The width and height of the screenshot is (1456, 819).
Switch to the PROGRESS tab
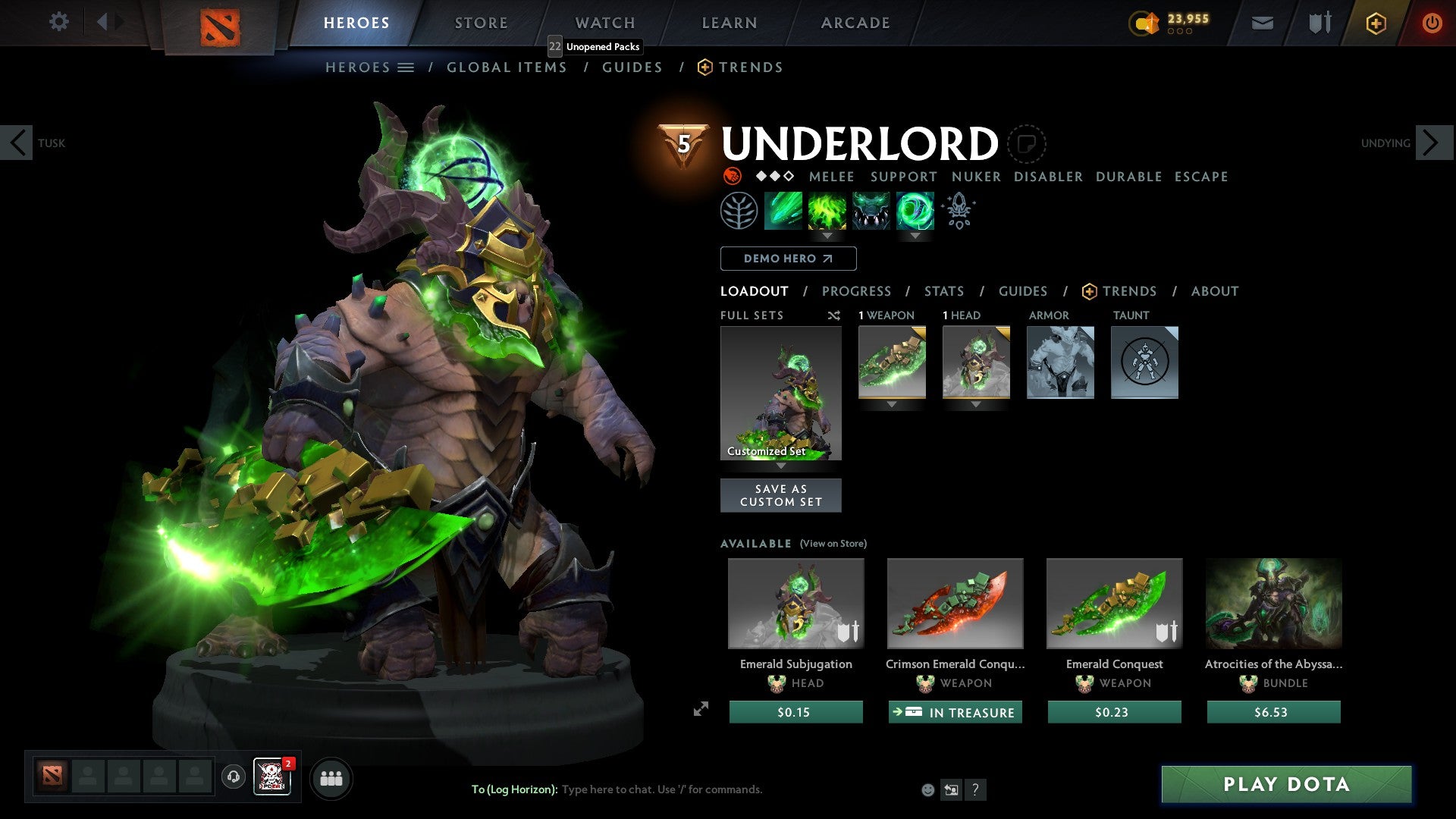click(857, 290)
